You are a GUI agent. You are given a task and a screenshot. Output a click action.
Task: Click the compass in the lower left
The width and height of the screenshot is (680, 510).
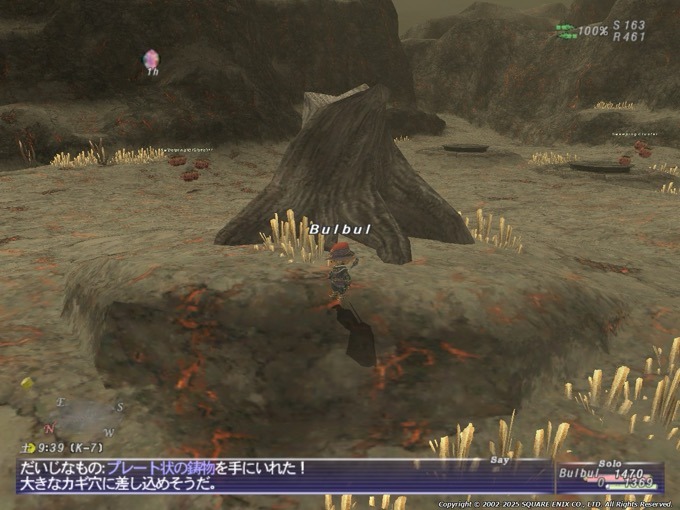[x=85, y=416]
